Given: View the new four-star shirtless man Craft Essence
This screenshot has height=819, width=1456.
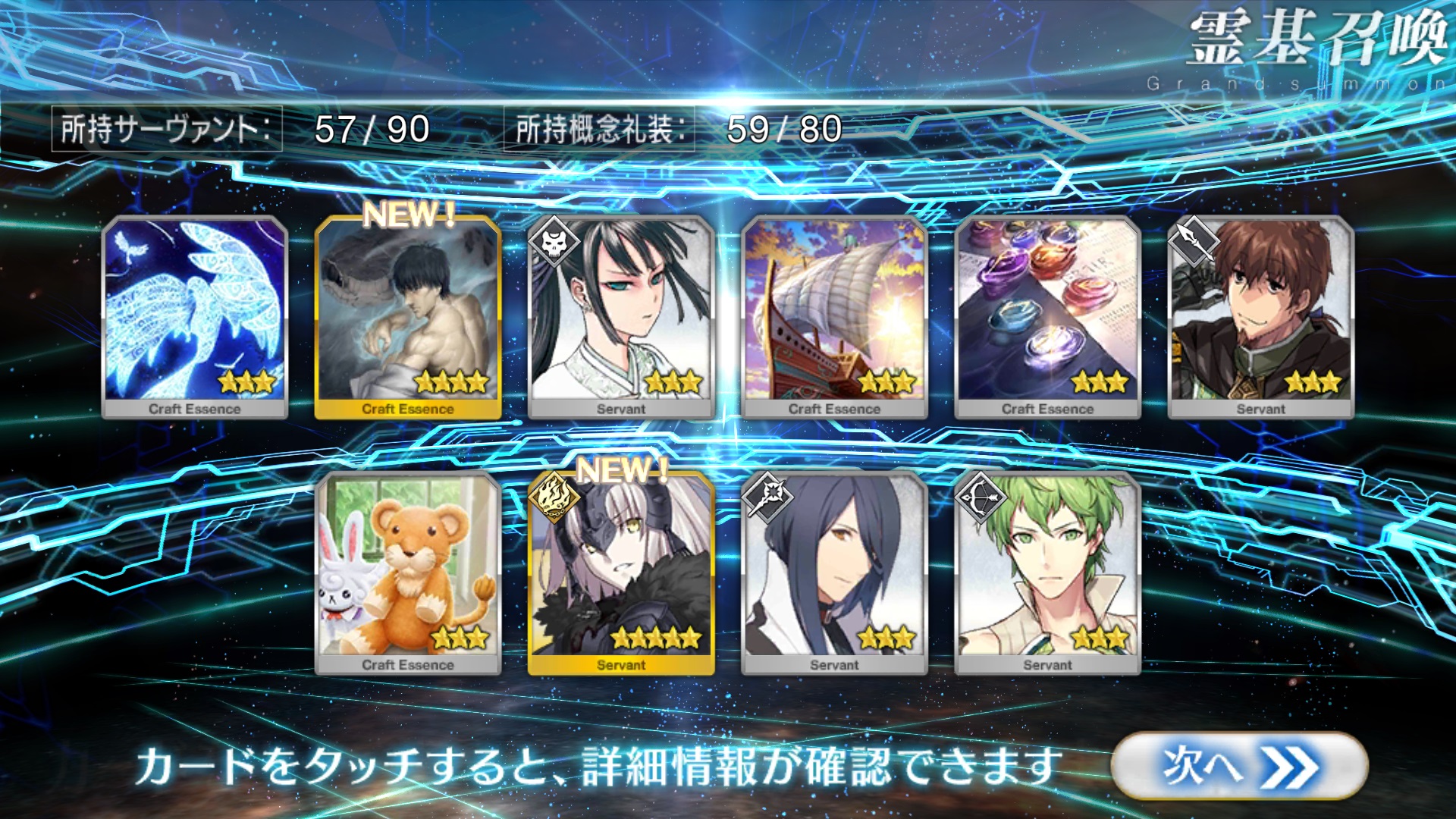Looking at the screenshot, I should (x=408, y=317).
